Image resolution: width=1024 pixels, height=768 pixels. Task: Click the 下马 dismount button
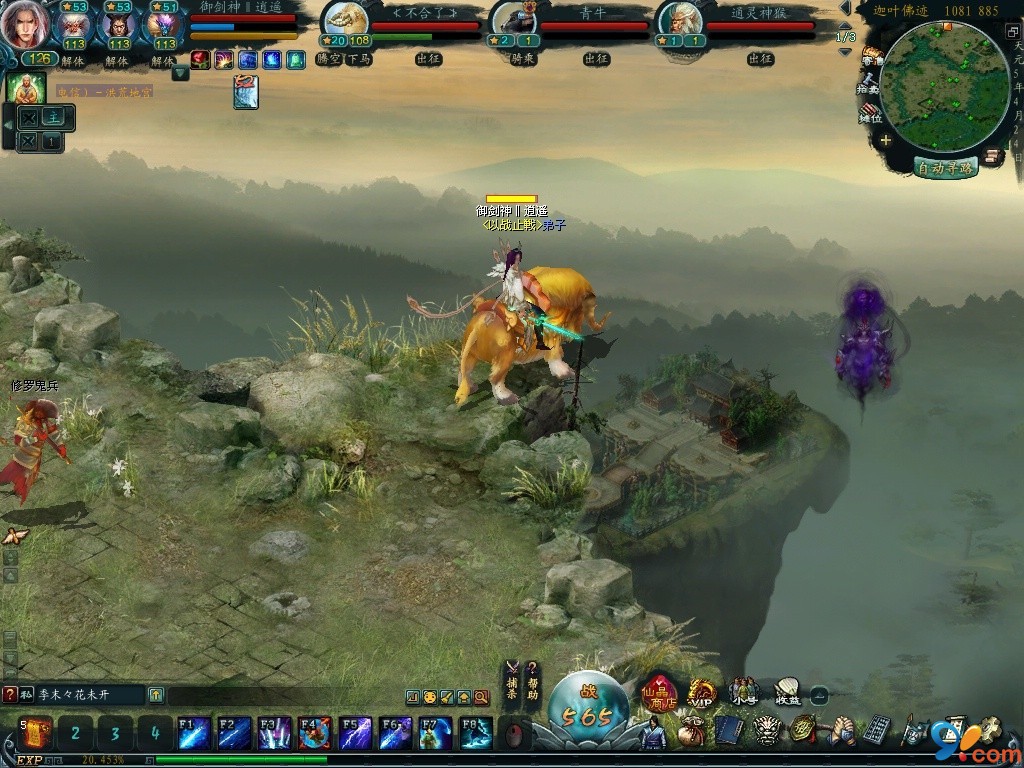point(358,59)
